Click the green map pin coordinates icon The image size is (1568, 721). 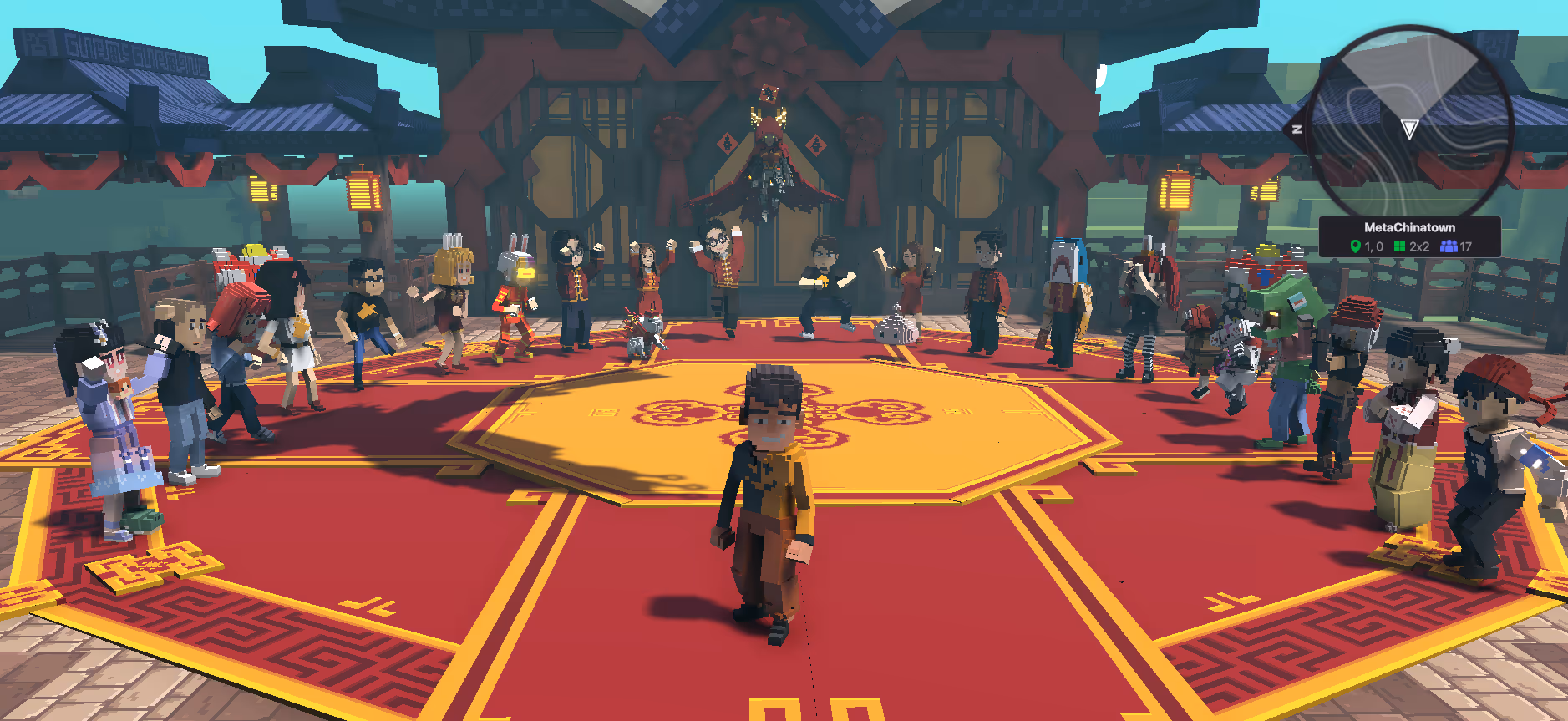(1355, 246)
